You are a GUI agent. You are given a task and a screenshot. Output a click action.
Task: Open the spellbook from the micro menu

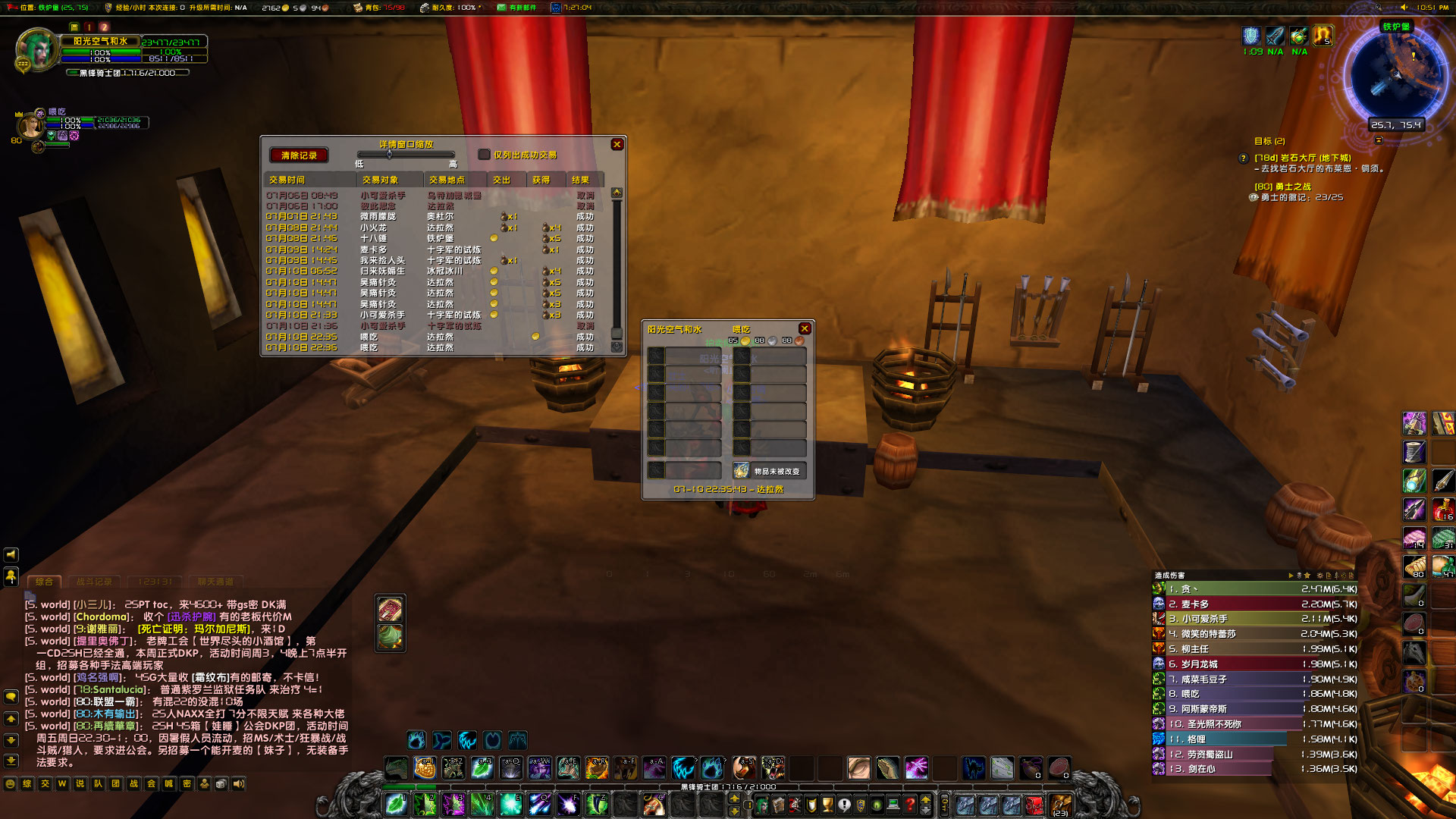[778, 804]
